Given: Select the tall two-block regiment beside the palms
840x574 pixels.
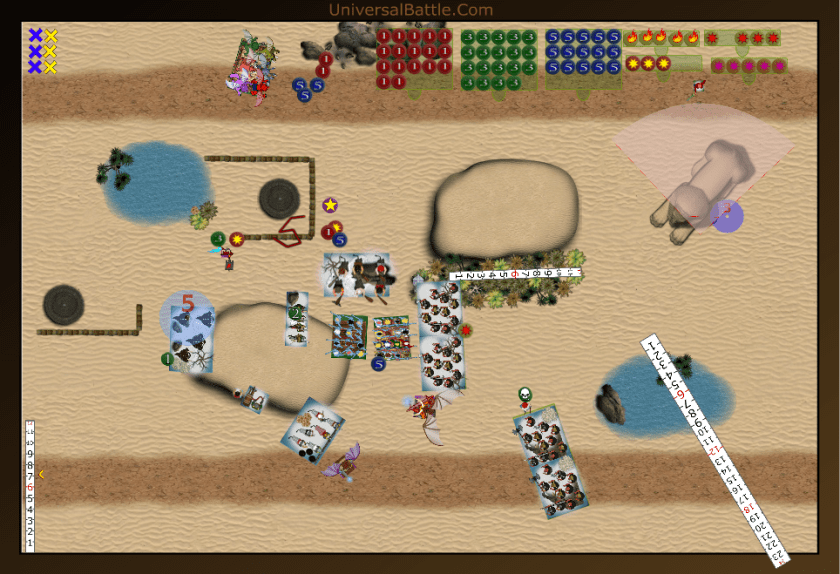Looking at the screenshot, I should (441, 336).
